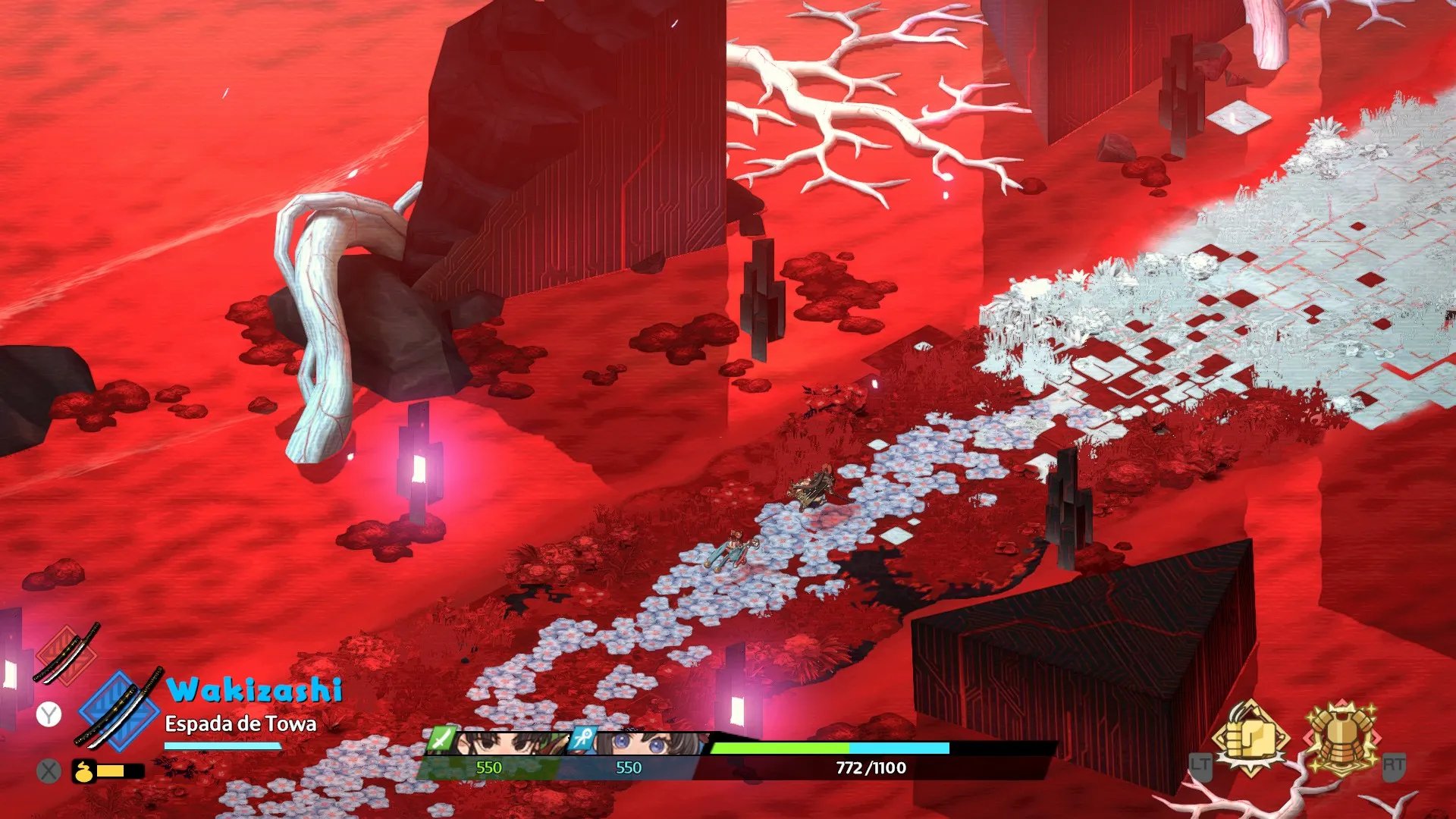The height and width of the screenshot is (819, 1456).
Task: Select the blue Wakizashi weapon icon
Action: (x=119, y=708)
